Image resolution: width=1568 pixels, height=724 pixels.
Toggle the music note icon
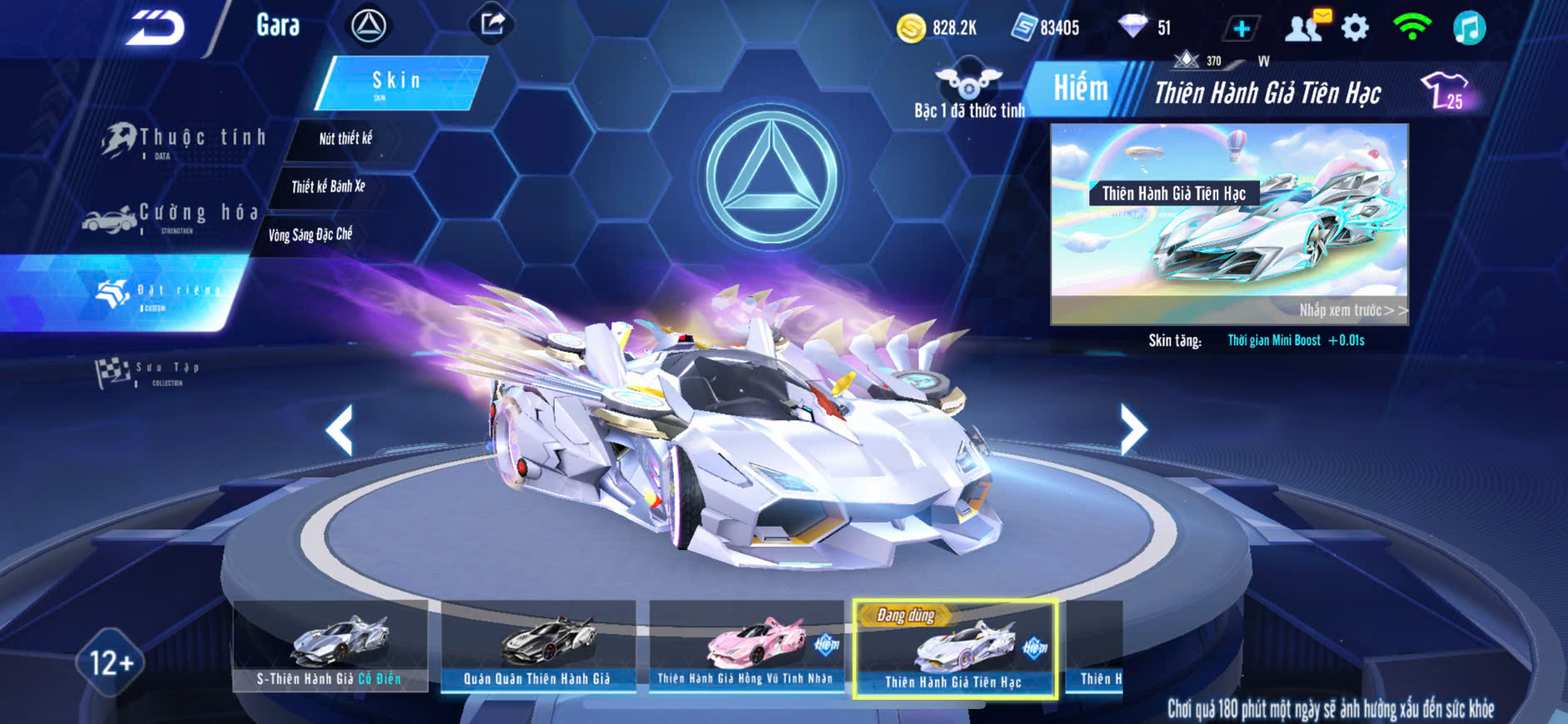pyautogui.click(x=1469, y=28)
